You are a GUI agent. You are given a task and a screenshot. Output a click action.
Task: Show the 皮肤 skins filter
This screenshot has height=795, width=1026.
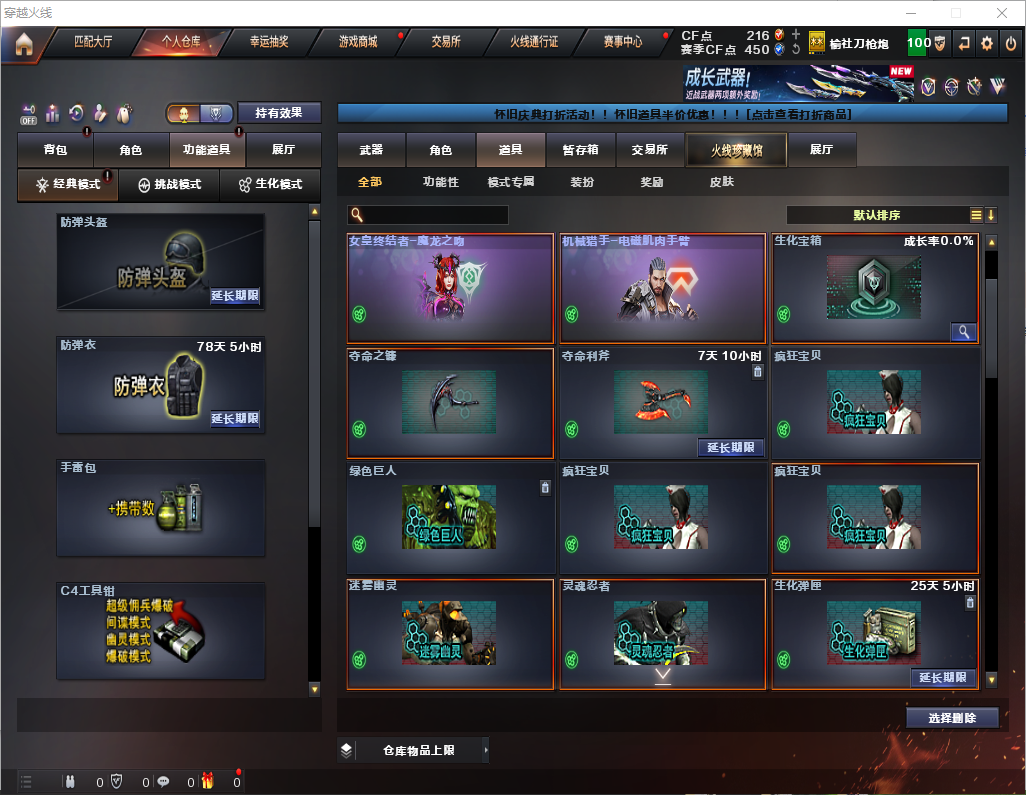pos(721,182)
